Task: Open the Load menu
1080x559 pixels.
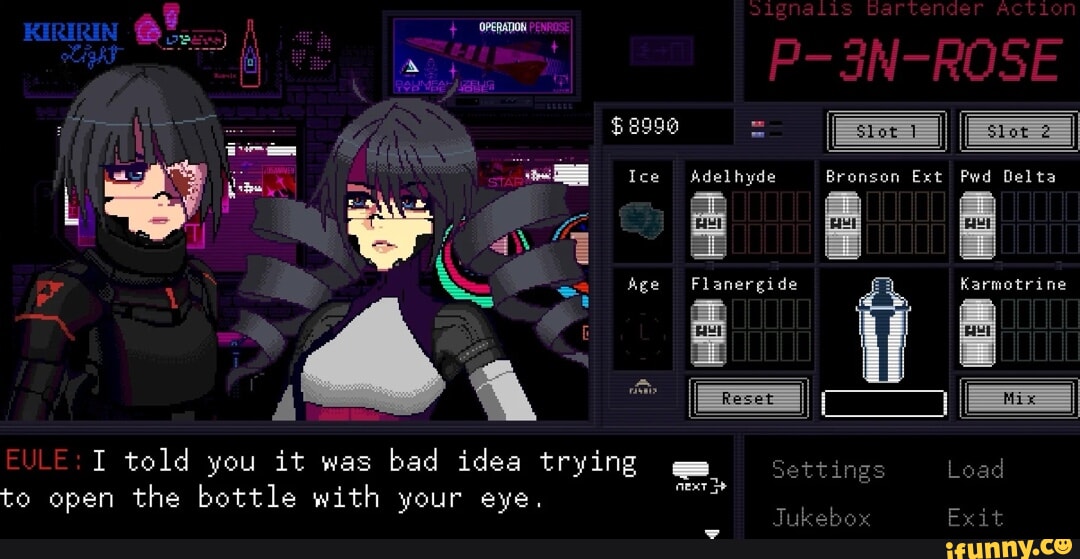Action: tap(975, 469)
